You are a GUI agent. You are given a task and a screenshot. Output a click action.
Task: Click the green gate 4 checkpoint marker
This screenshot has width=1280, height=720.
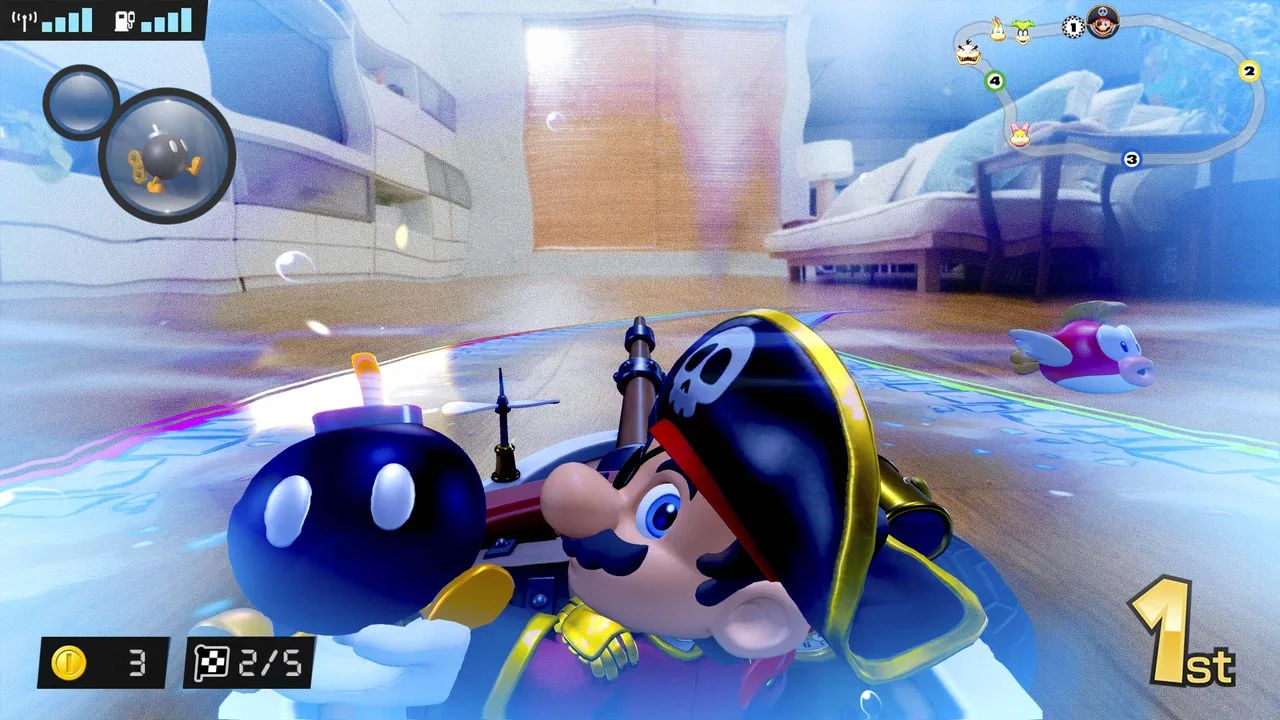pyautogui.click(x=995, y=80)
